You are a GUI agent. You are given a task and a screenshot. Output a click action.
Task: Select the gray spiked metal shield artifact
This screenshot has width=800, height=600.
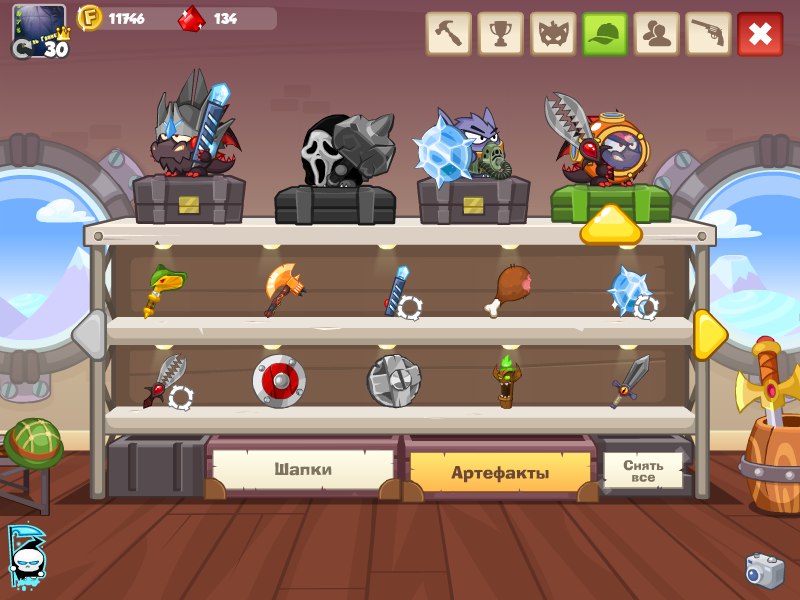[393, 380]
